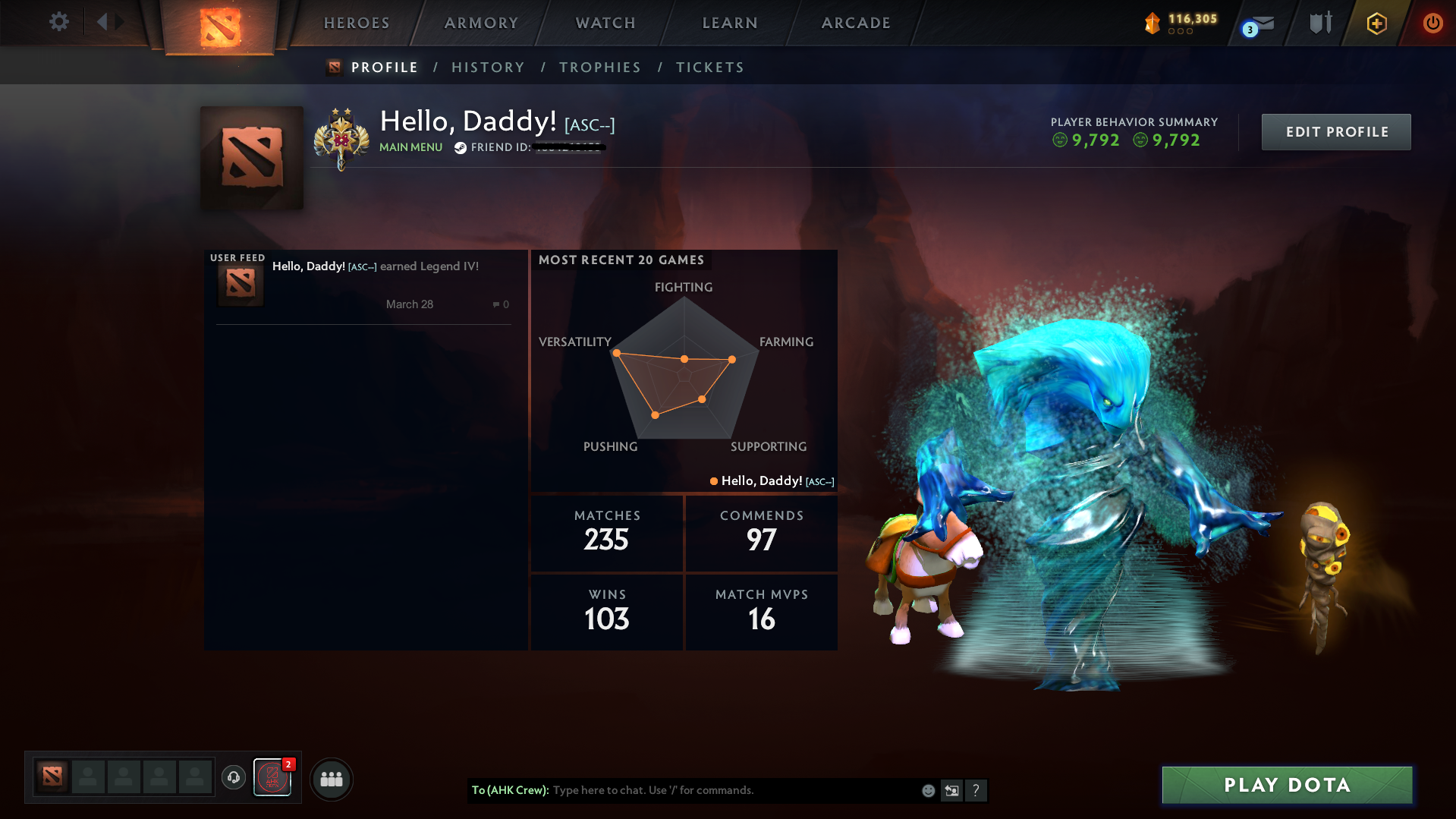Open the Dota 2 logo home tab
The width and height of the screenshot is (1456, 819).
(x=220, y=24)
